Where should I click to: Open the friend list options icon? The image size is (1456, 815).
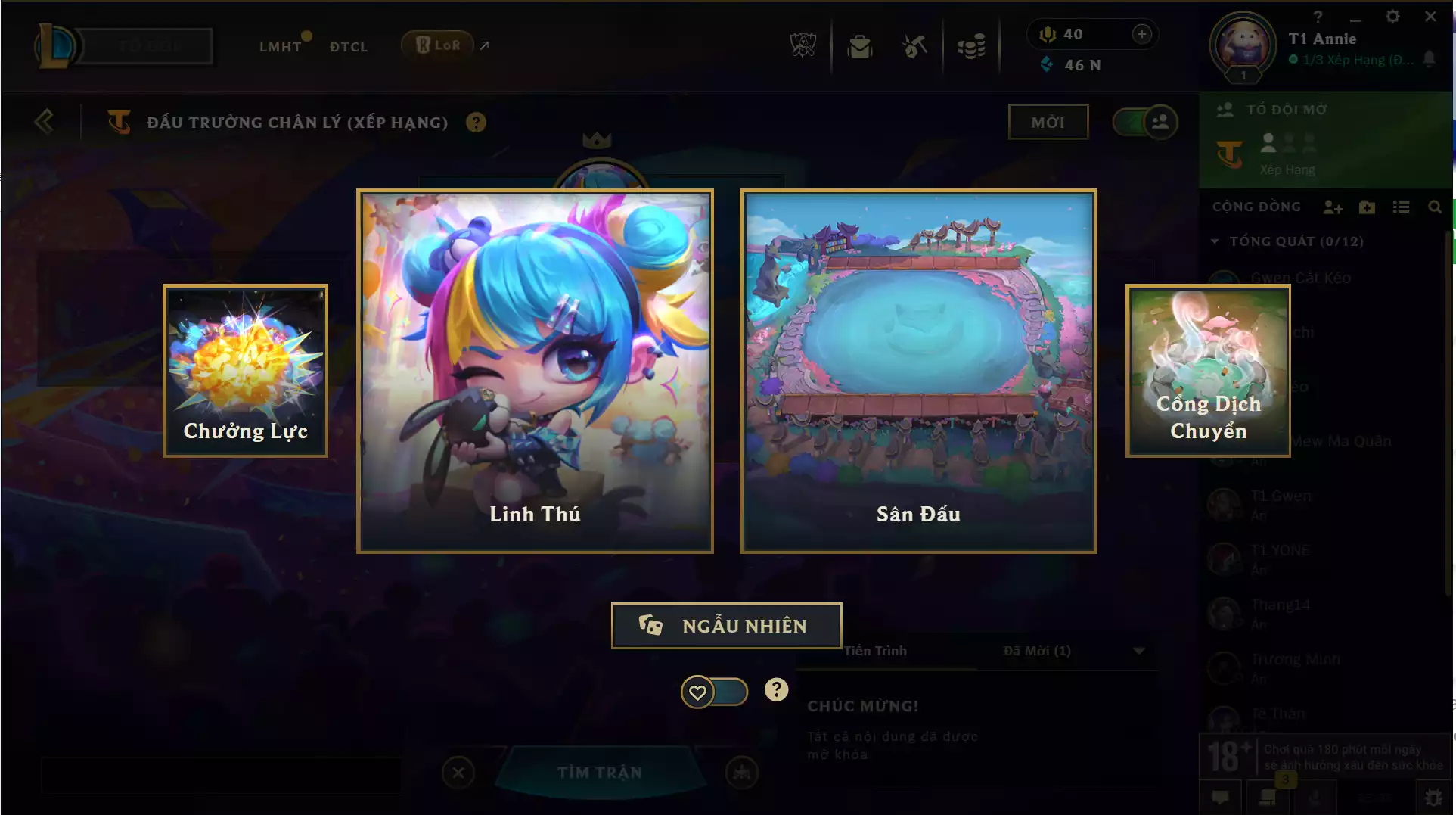tap(1402, 207)
